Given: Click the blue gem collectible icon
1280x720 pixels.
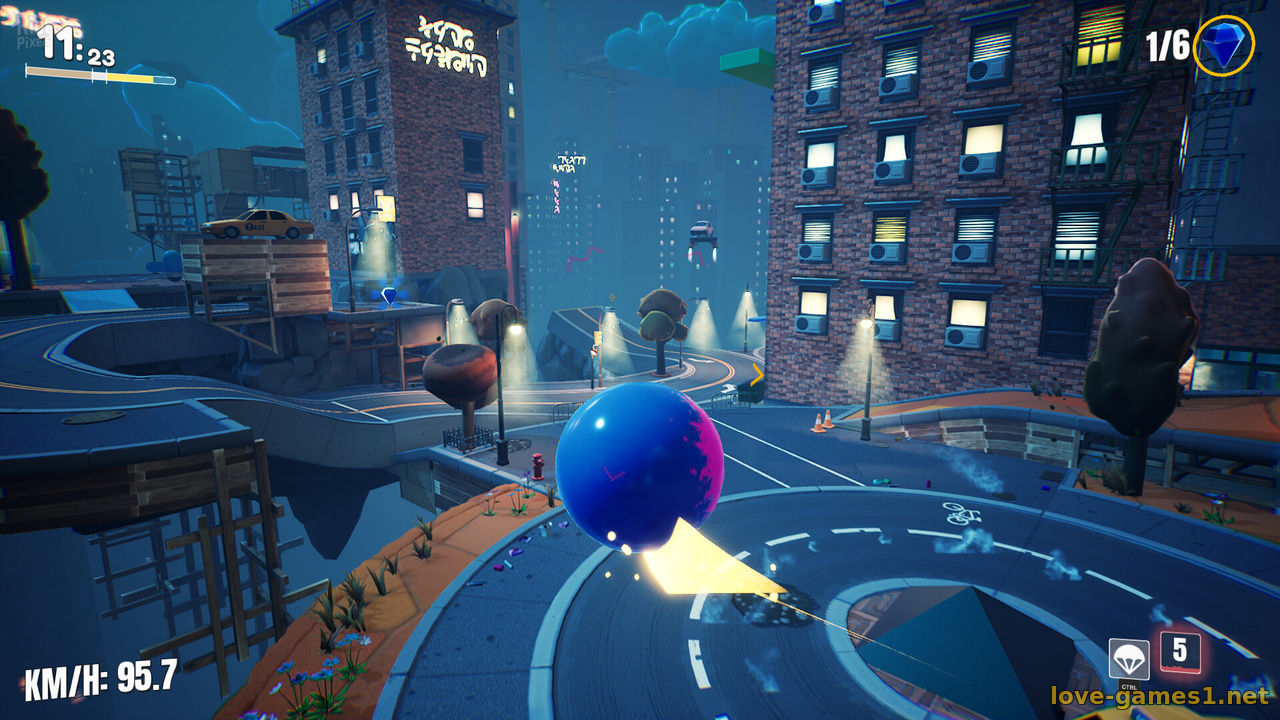Looking at the screenshot, I should 1223,45.
